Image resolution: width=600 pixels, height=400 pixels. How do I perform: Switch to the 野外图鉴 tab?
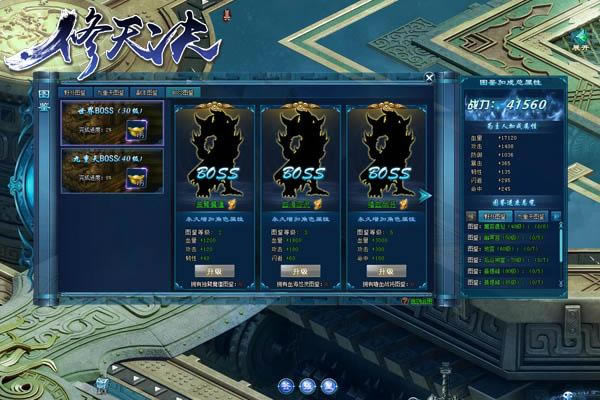click(75, 92)
